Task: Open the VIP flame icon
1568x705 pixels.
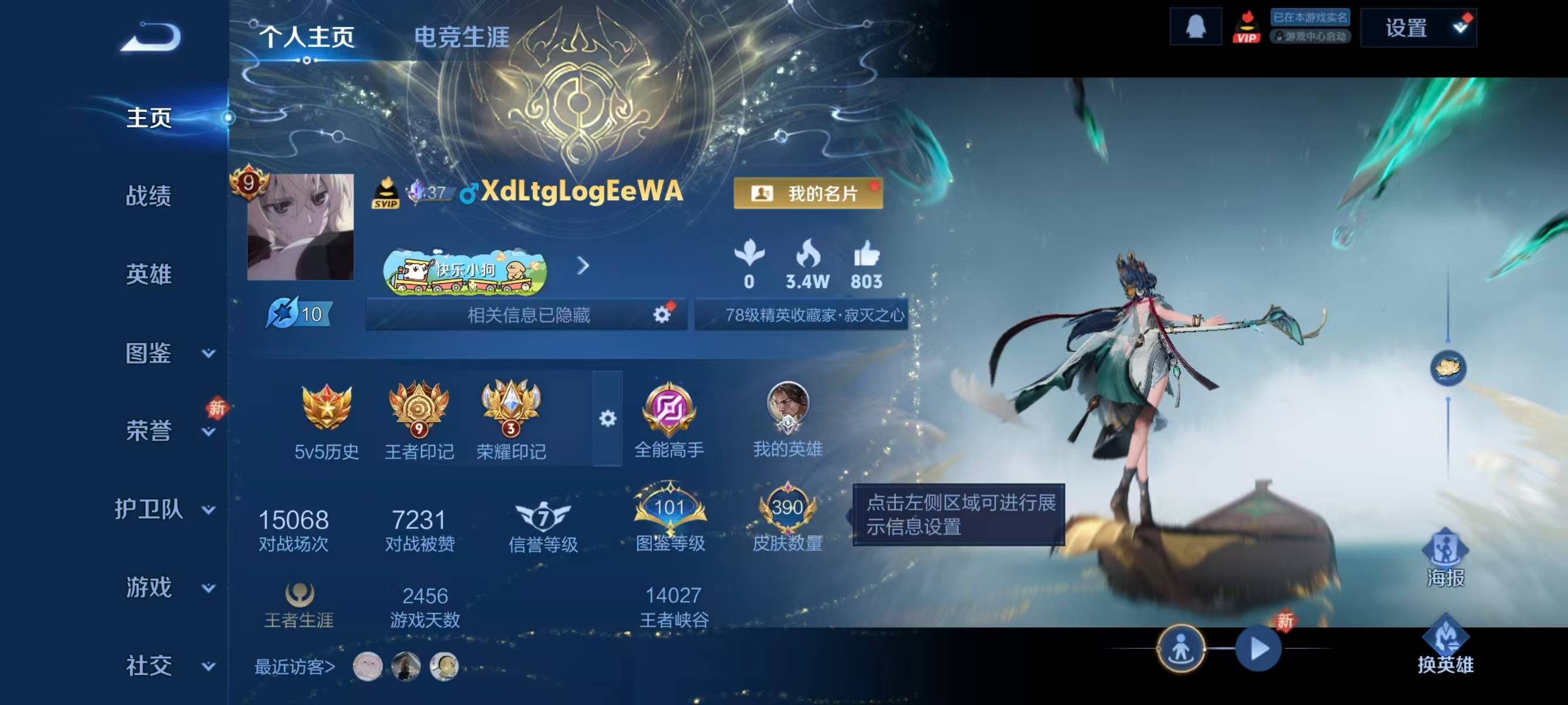Action: tap(1247, 28)
